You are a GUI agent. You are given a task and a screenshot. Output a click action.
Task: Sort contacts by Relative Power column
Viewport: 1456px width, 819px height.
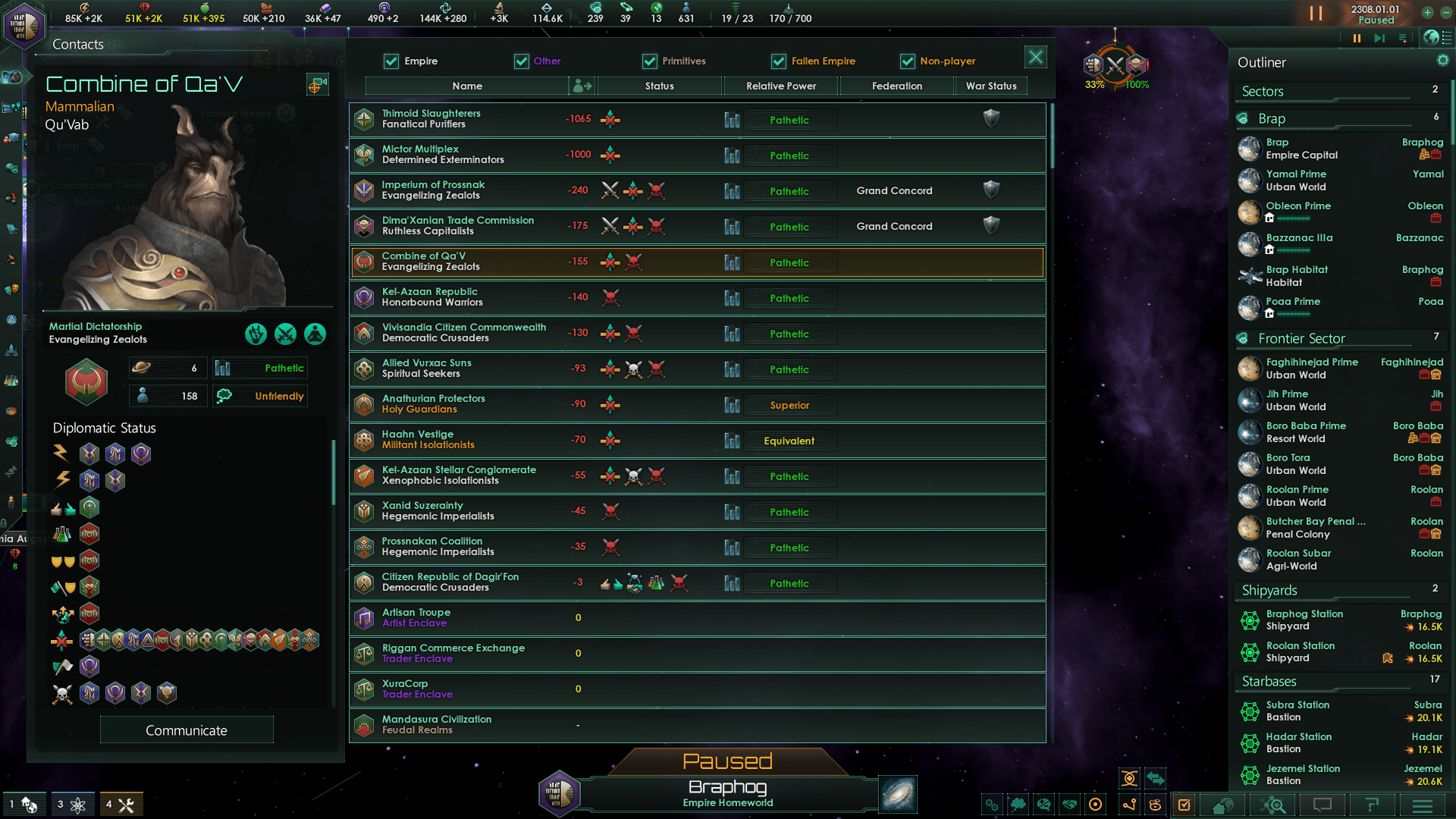781,86
